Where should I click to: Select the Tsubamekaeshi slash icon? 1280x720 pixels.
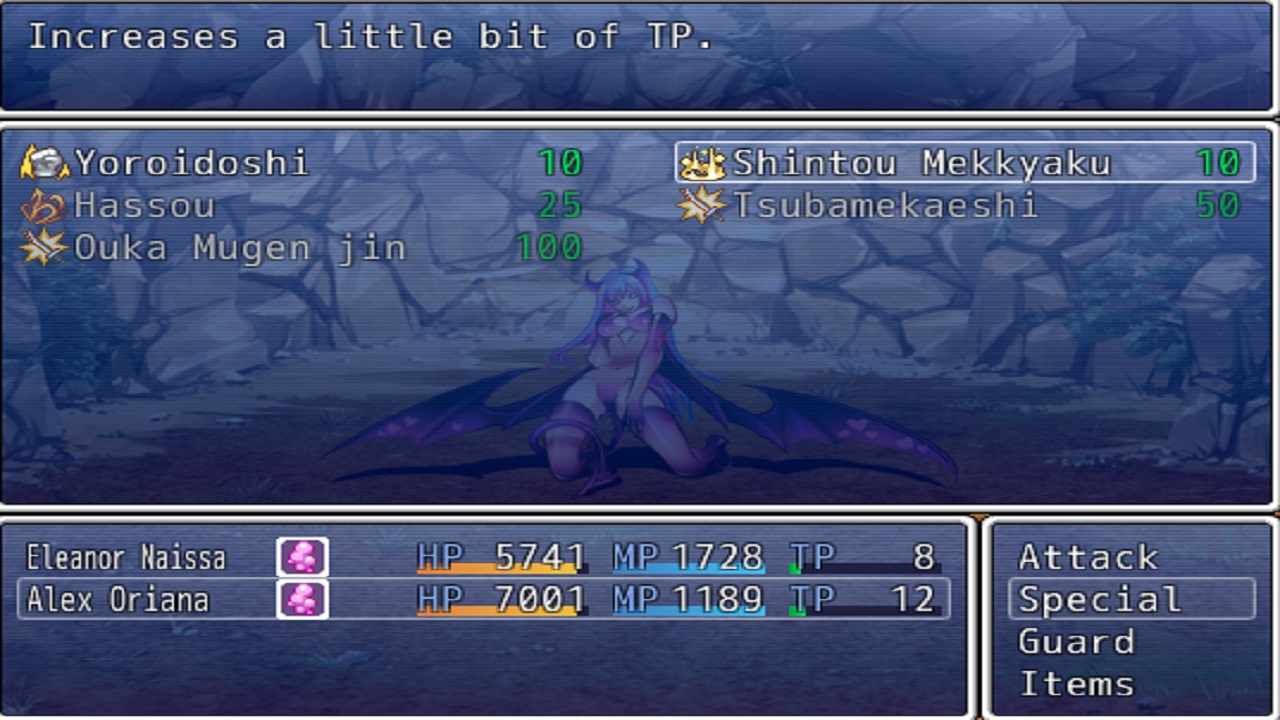[x=700, y=205]
